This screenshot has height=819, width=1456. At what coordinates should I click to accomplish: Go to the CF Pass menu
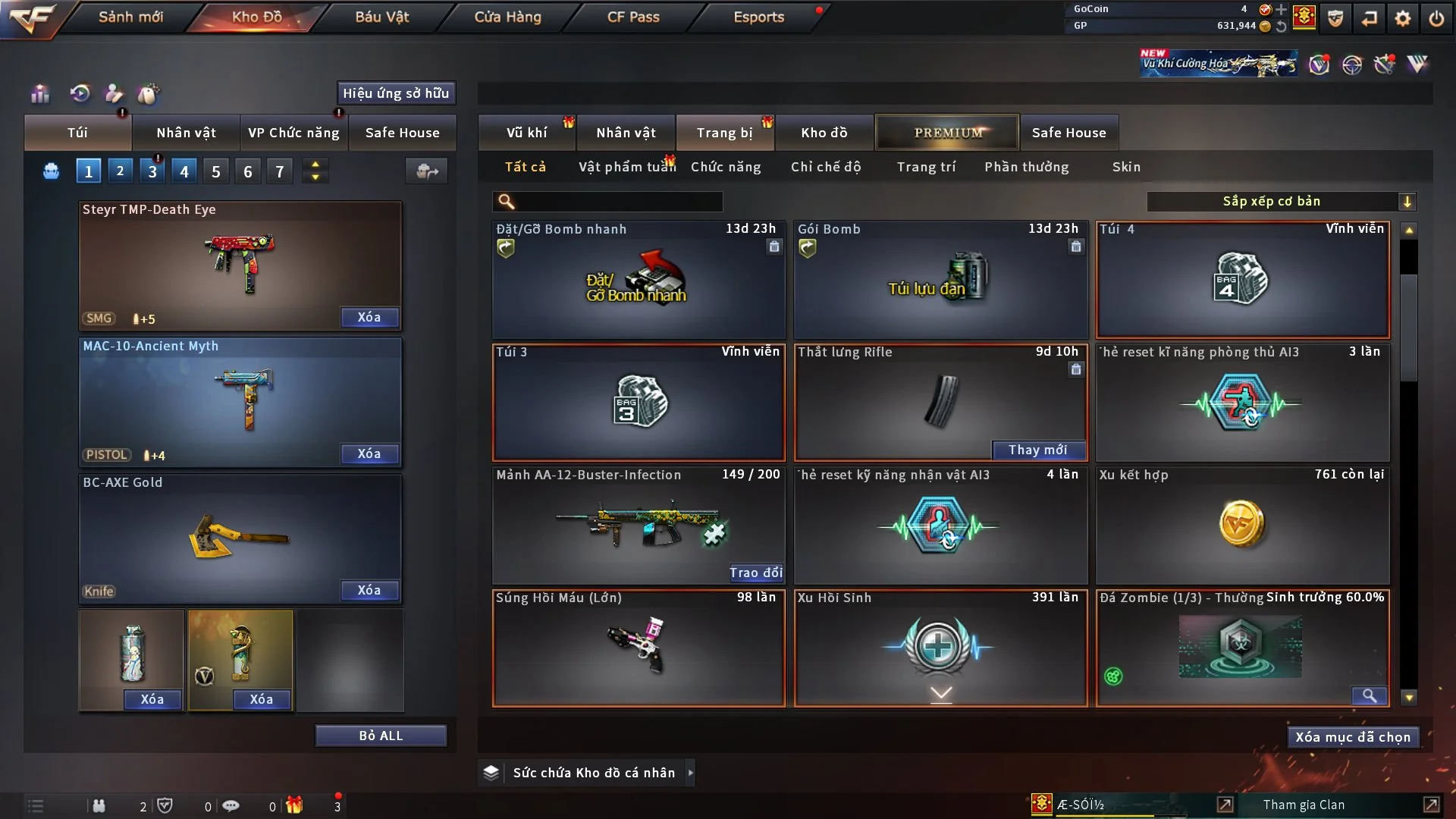click(633, 17)
